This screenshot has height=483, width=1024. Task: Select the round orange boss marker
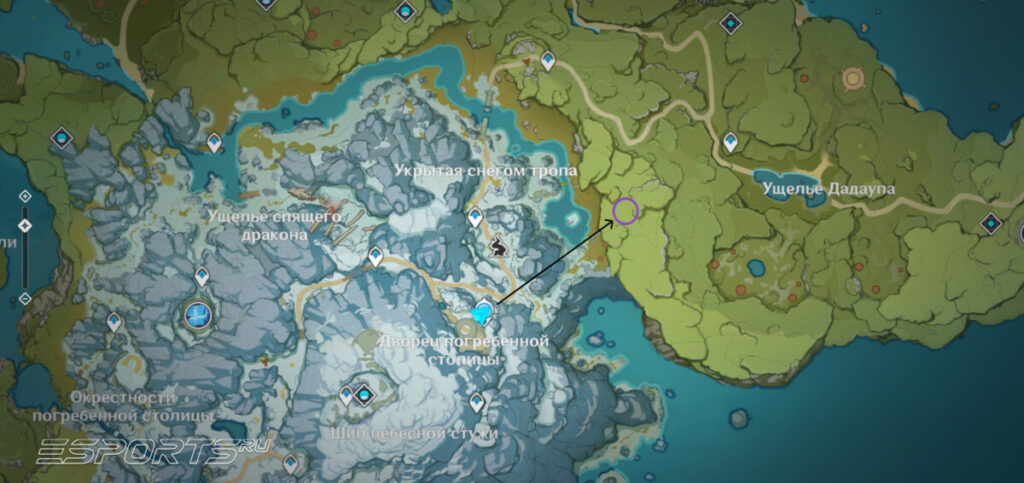[x=853, y=78]
